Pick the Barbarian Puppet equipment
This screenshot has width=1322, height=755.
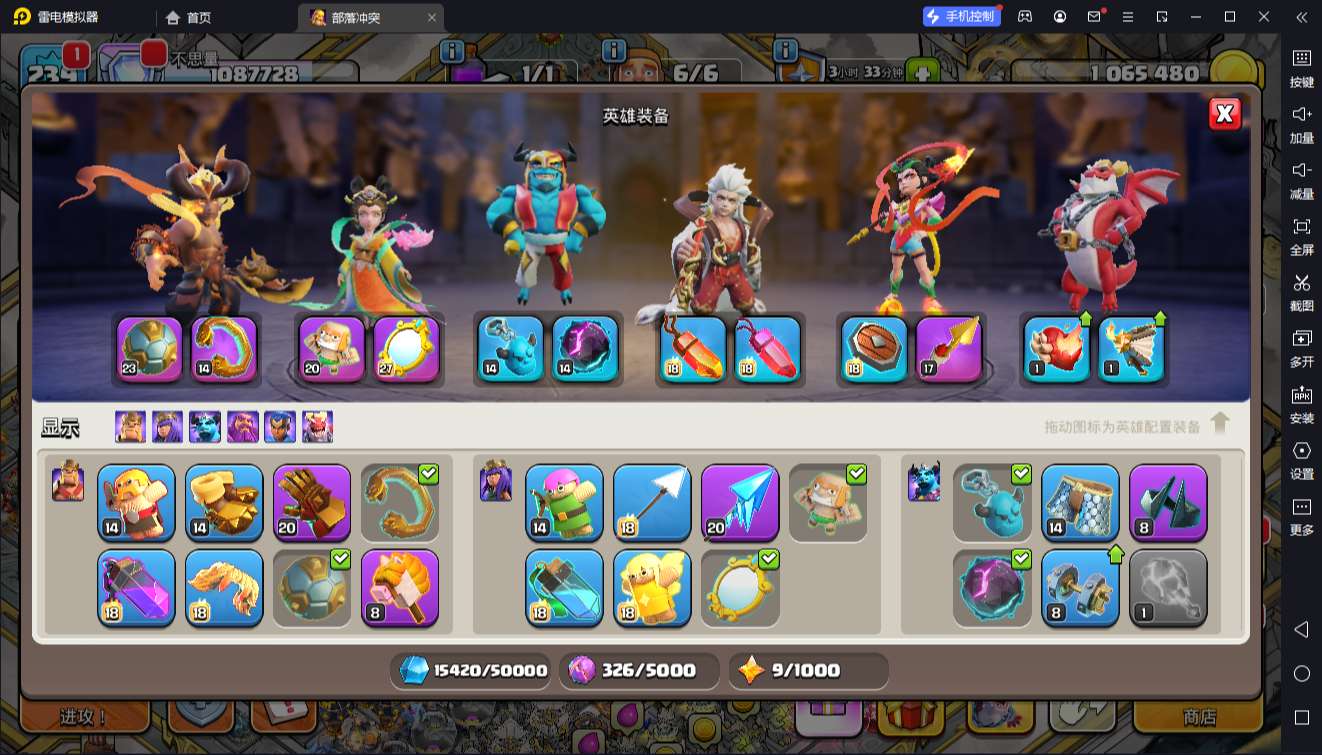[x=136, y=503]
